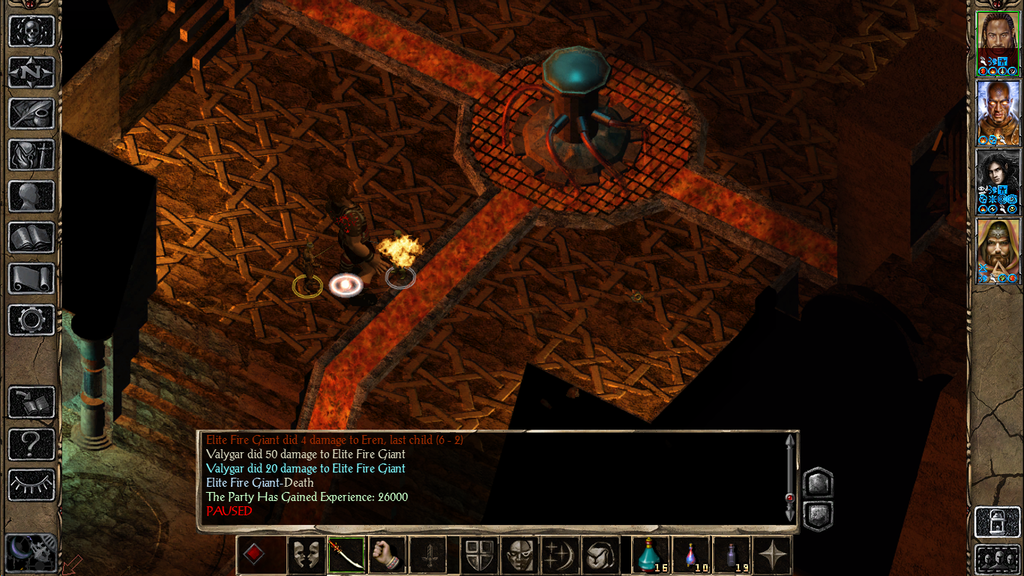Open the inventory screen button
1024x576 pixels.
[31, 154]
